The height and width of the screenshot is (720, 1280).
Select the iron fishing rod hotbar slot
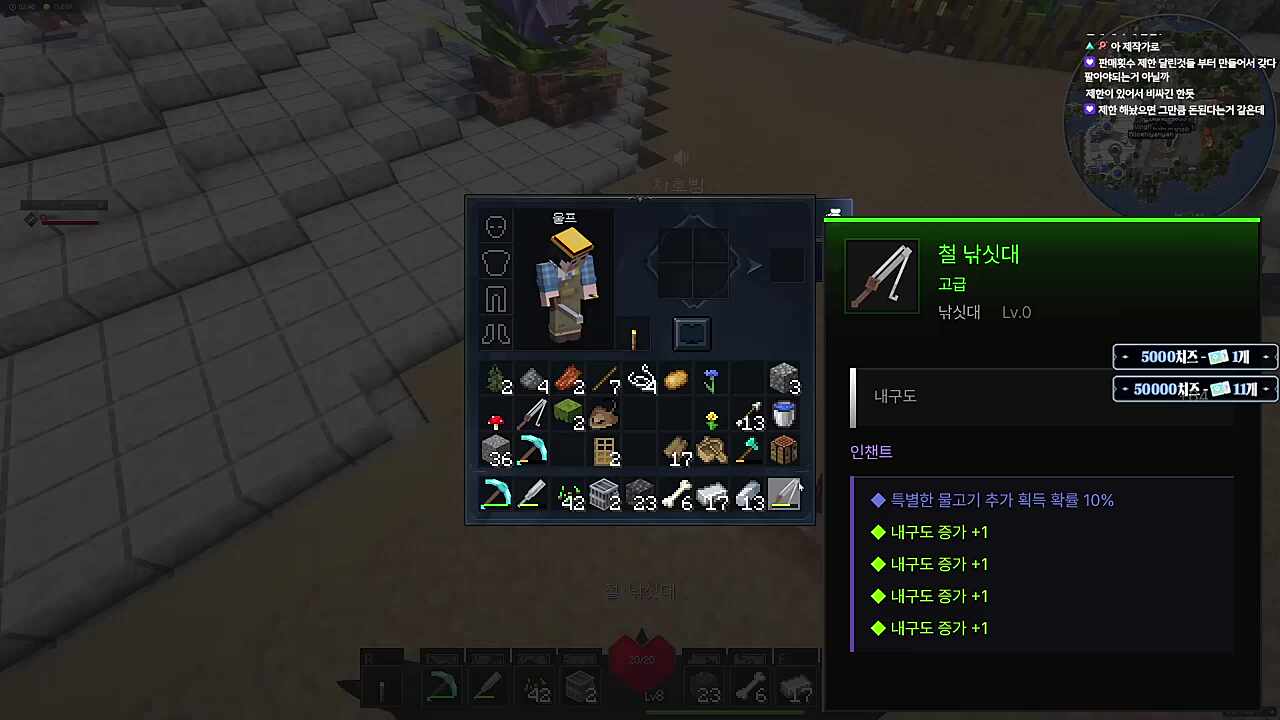(x=784, y=494)
